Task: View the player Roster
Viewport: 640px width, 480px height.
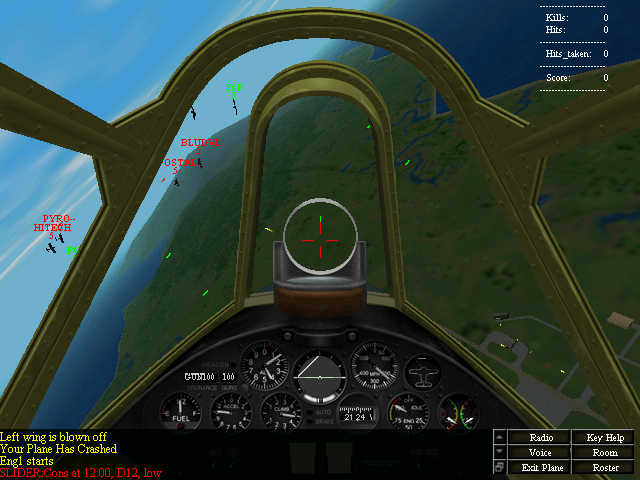Action: pos(605,467)
